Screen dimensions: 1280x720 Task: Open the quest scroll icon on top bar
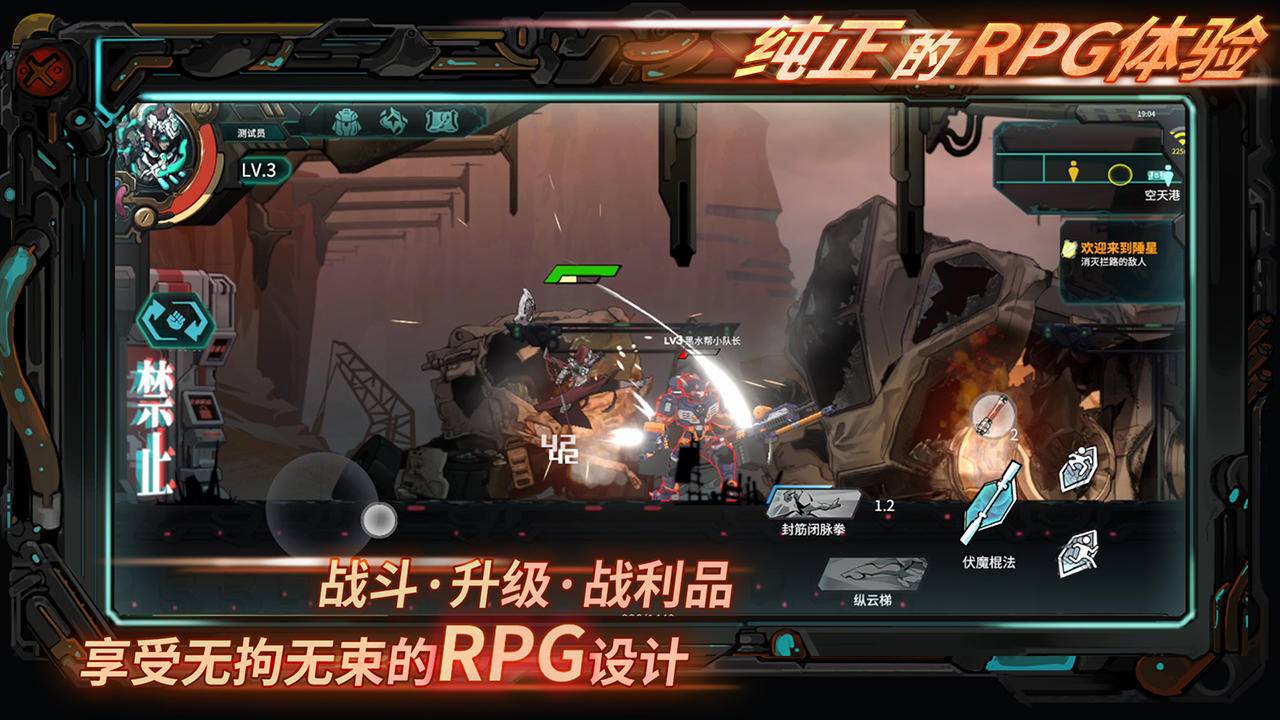point(442,121)
